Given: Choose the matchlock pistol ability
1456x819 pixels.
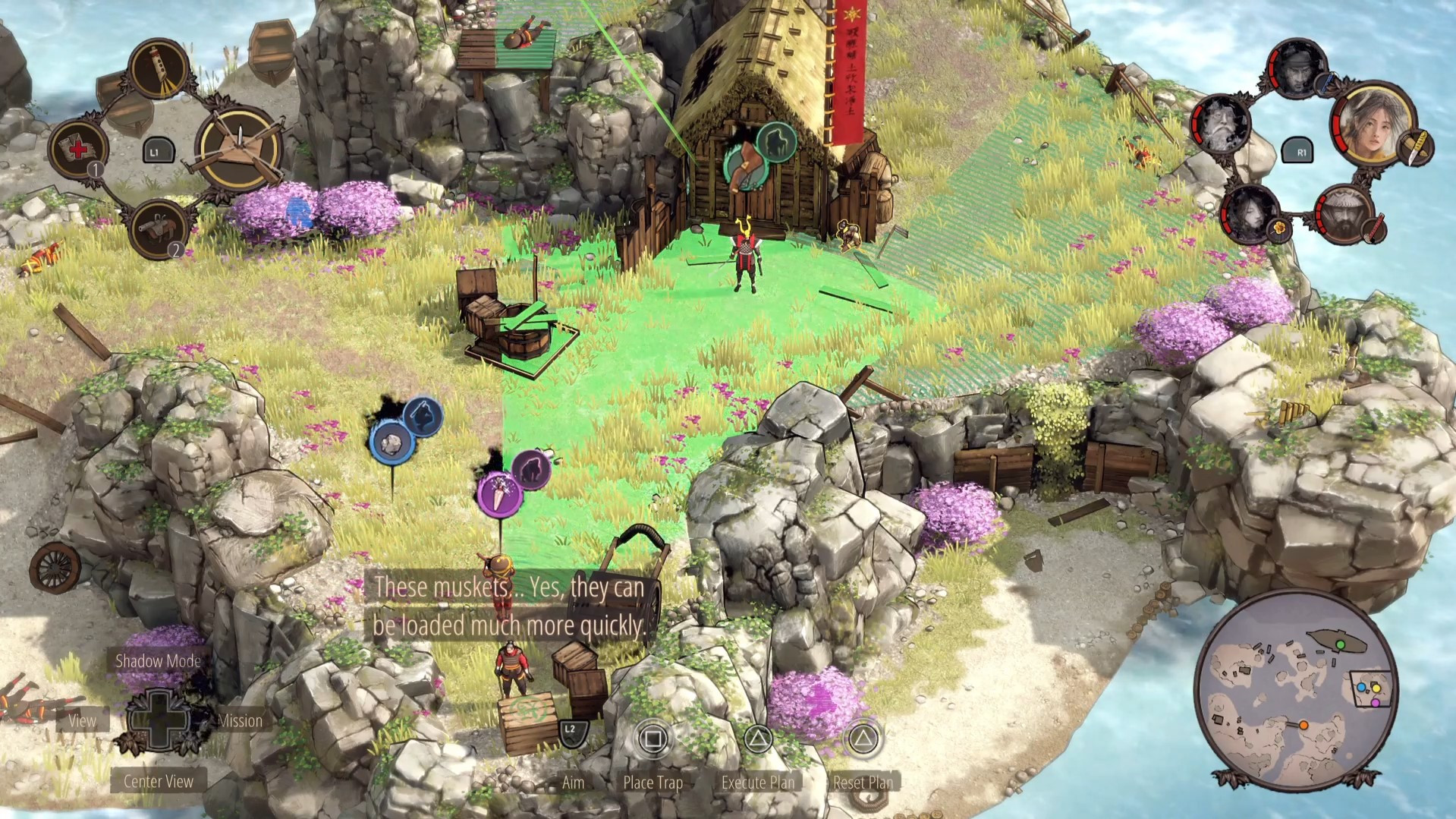Looking at the screenshot, I should [x=159, y=227].
